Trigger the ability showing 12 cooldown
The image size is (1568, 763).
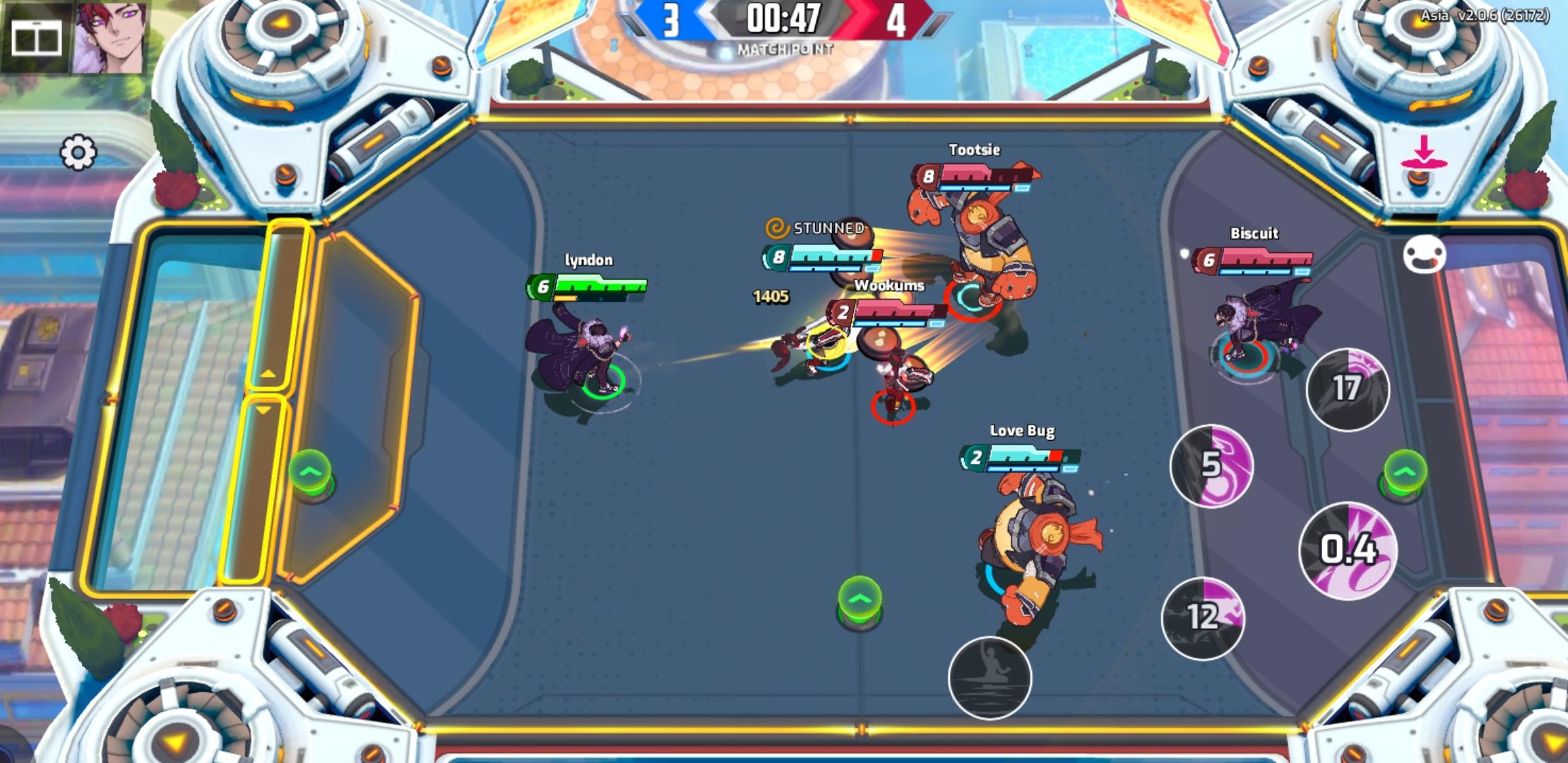coord(1205,616)
